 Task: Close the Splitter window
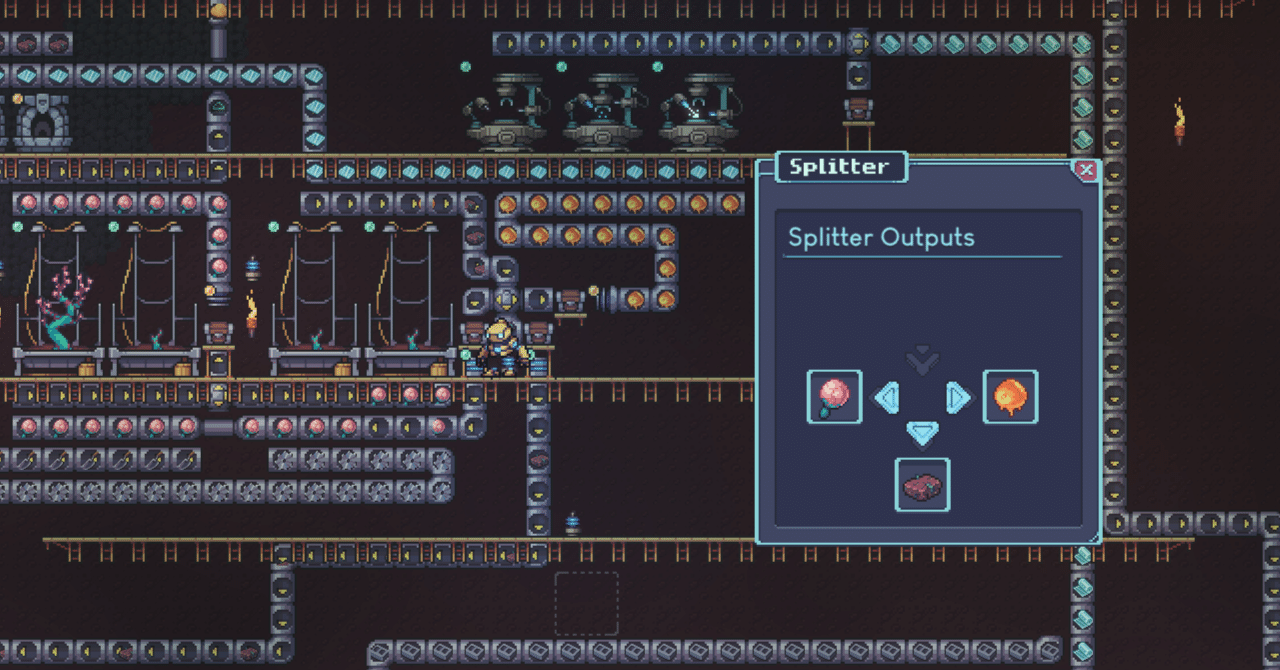click(x=1086, y=171)
